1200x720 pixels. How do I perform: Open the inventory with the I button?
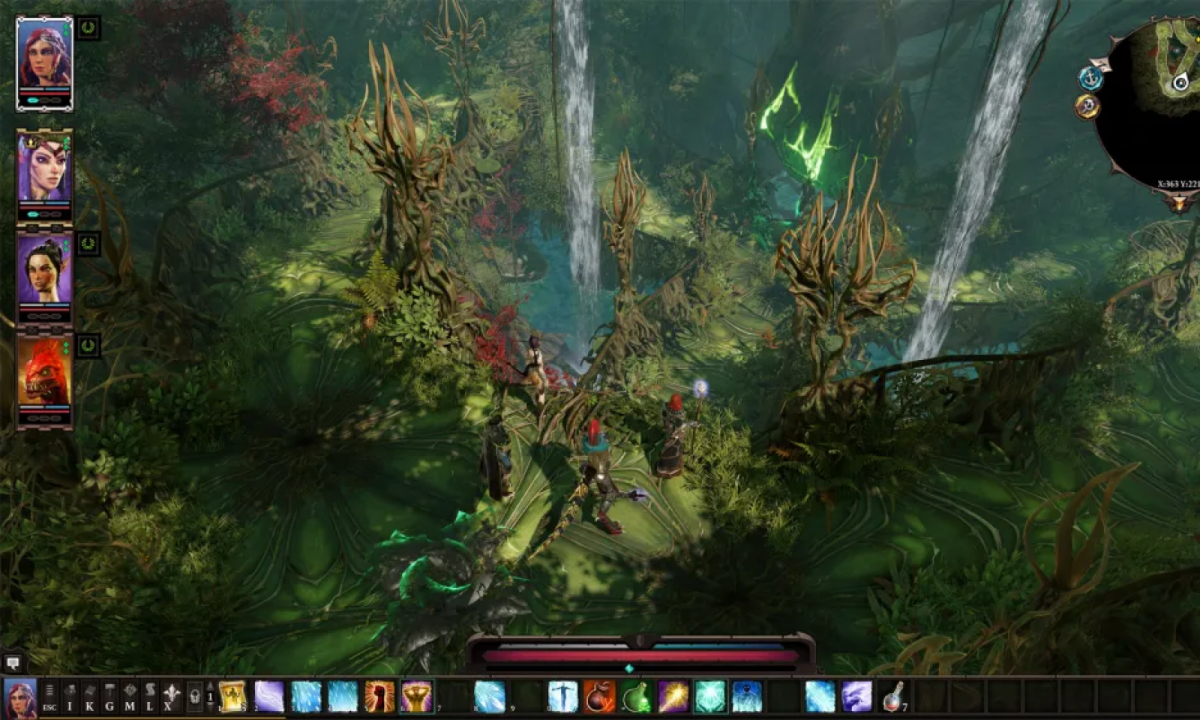click(70, 696)
